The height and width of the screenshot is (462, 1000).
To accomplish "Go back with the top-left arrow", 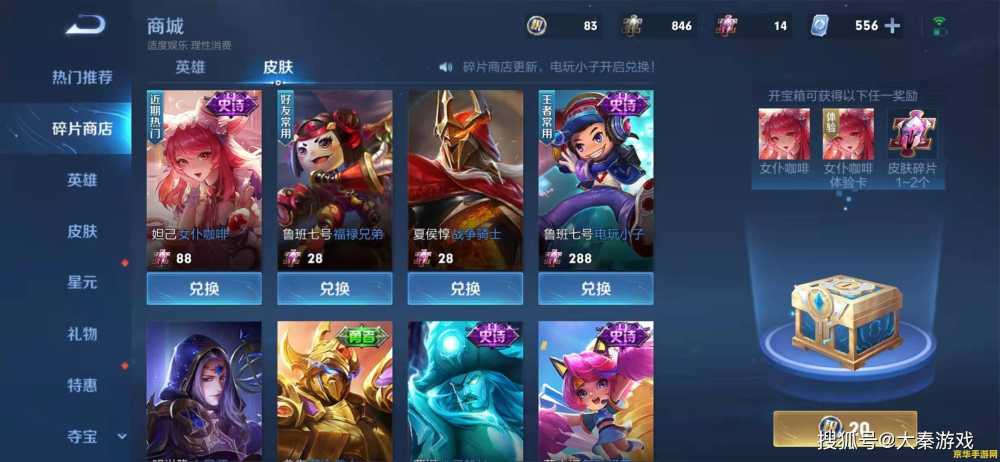I will pyautogui.click(x=86, y=25).
